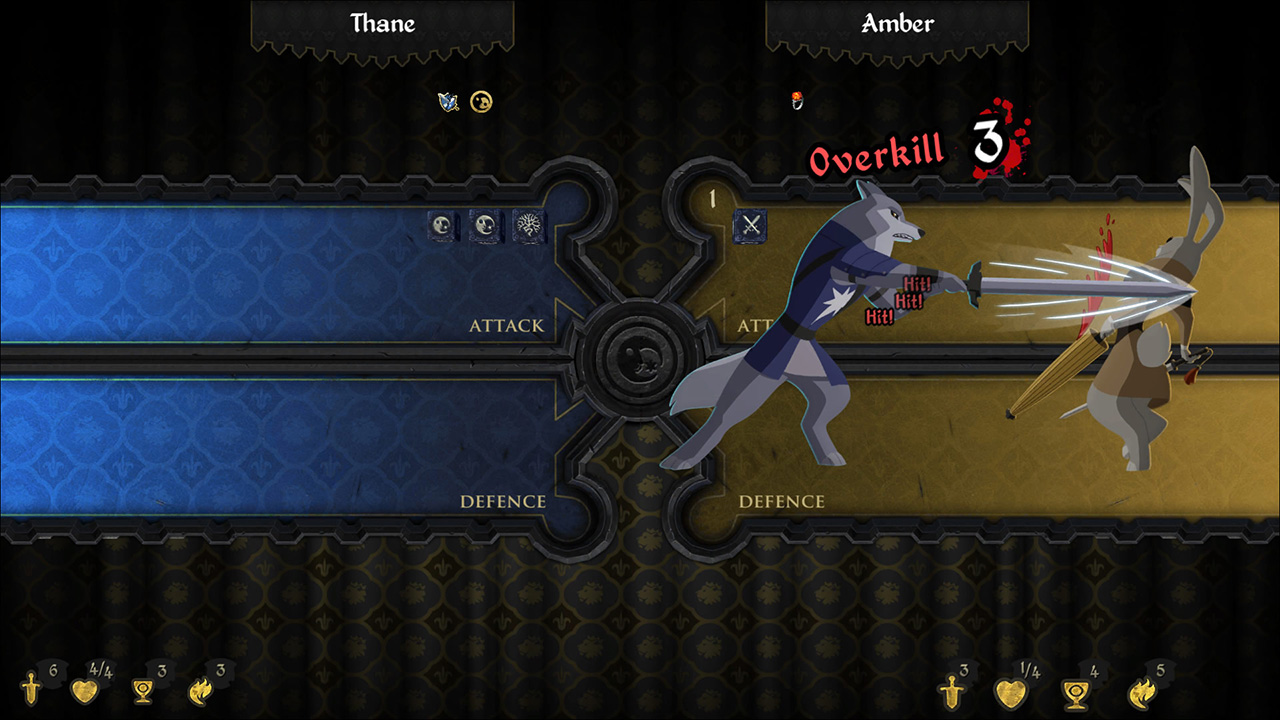
Task: Click Amber's ruby ring icon
Action: (796, 99)
